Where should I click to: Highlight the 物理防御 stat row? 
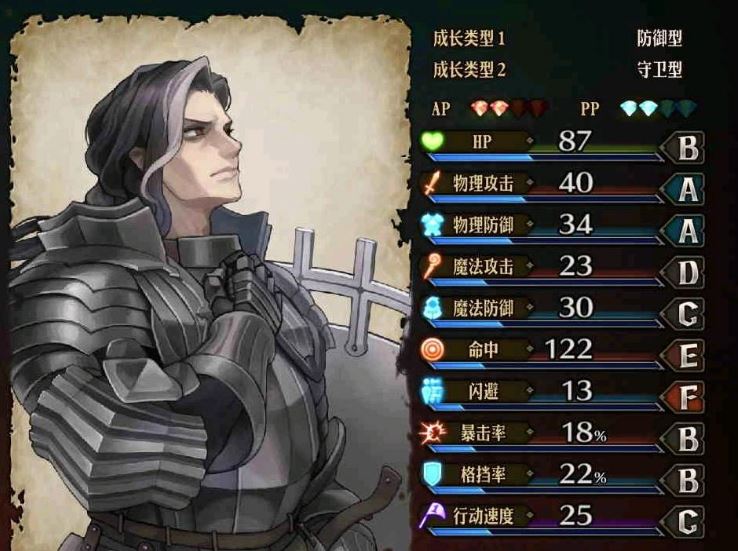(x=560, y=225)
